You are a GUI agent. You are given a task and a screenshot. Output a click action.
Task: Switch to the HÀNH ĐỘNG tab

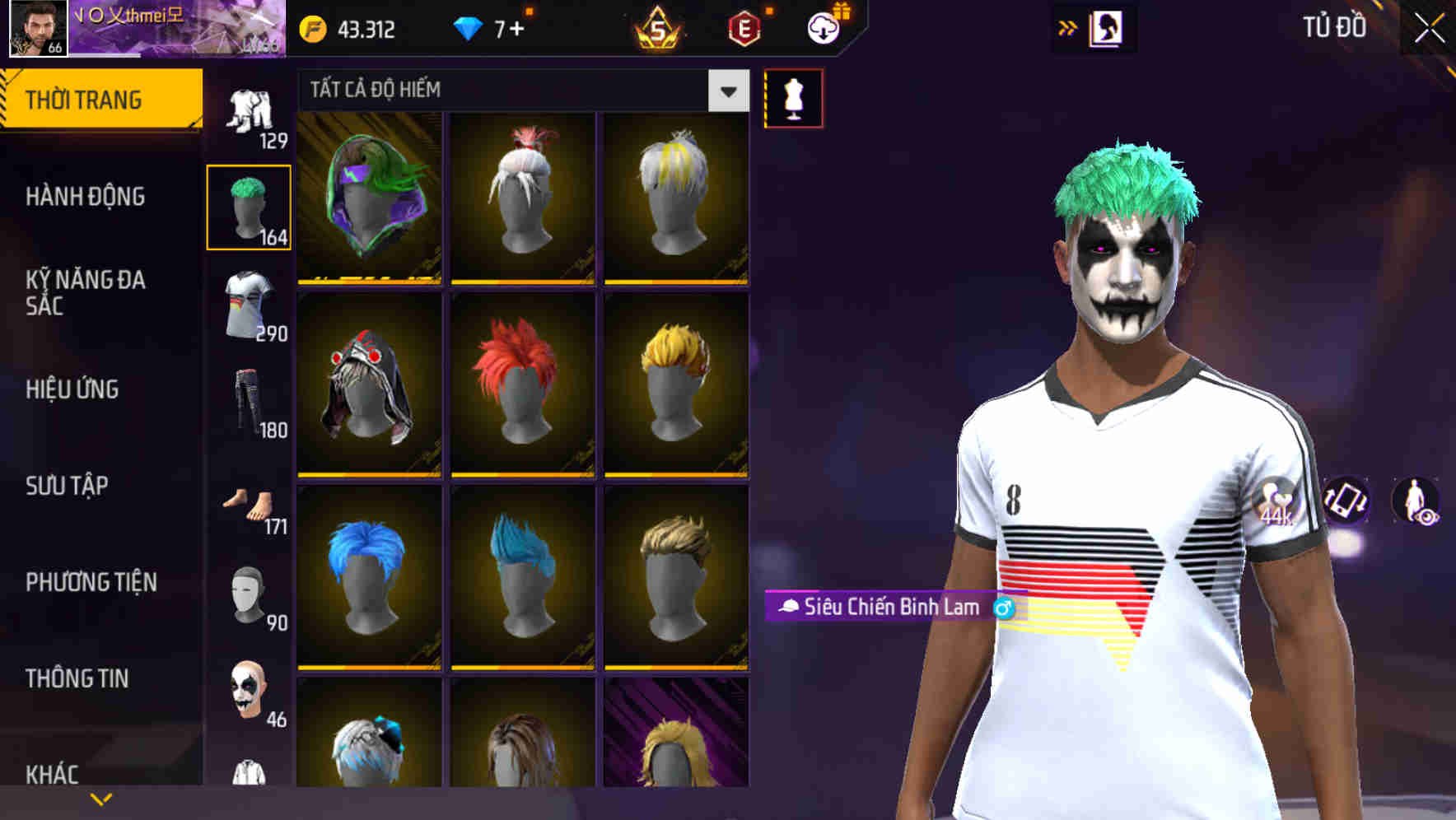[x=85, y=198]
